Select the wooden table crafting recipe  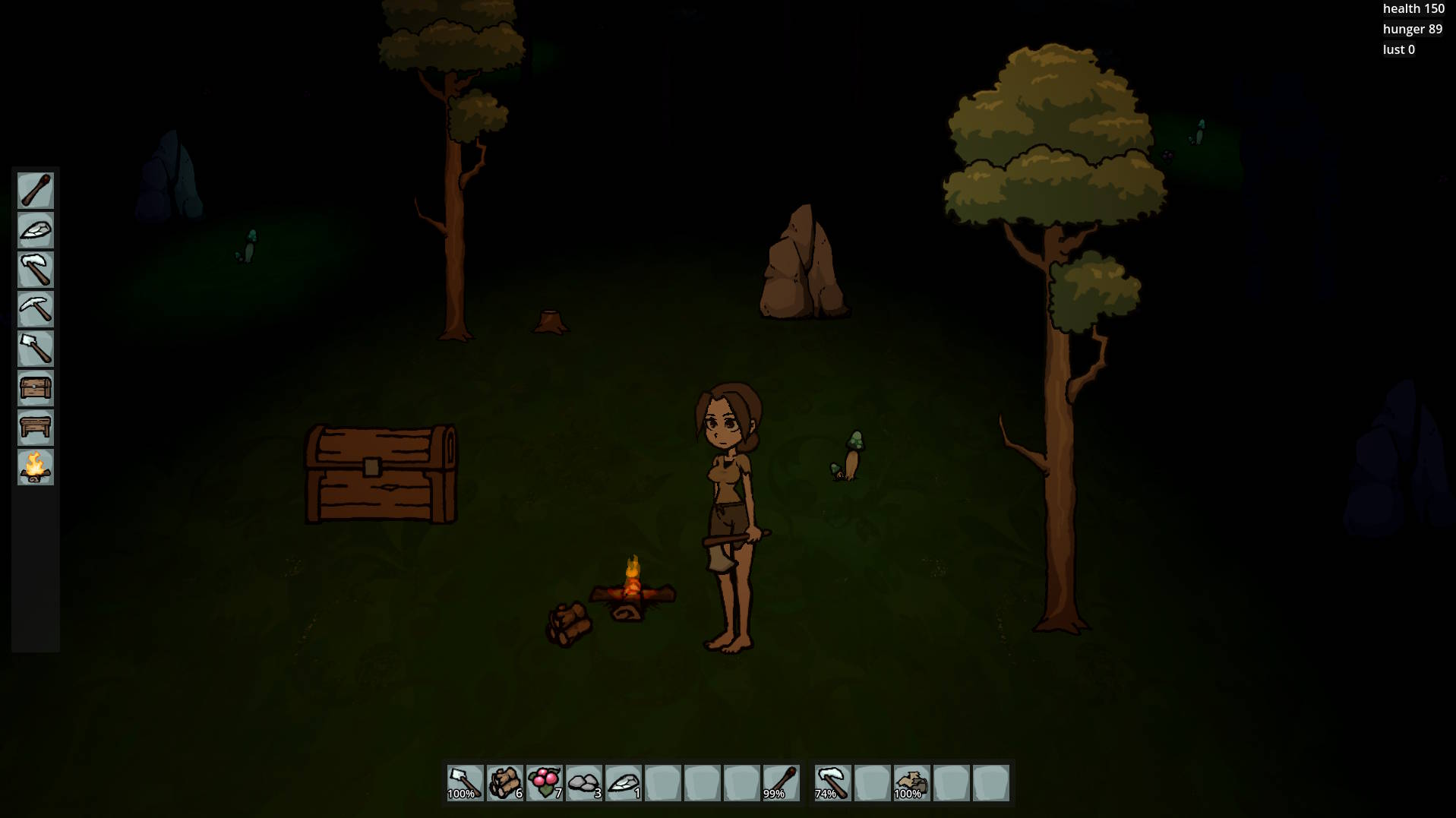[36, 428]
